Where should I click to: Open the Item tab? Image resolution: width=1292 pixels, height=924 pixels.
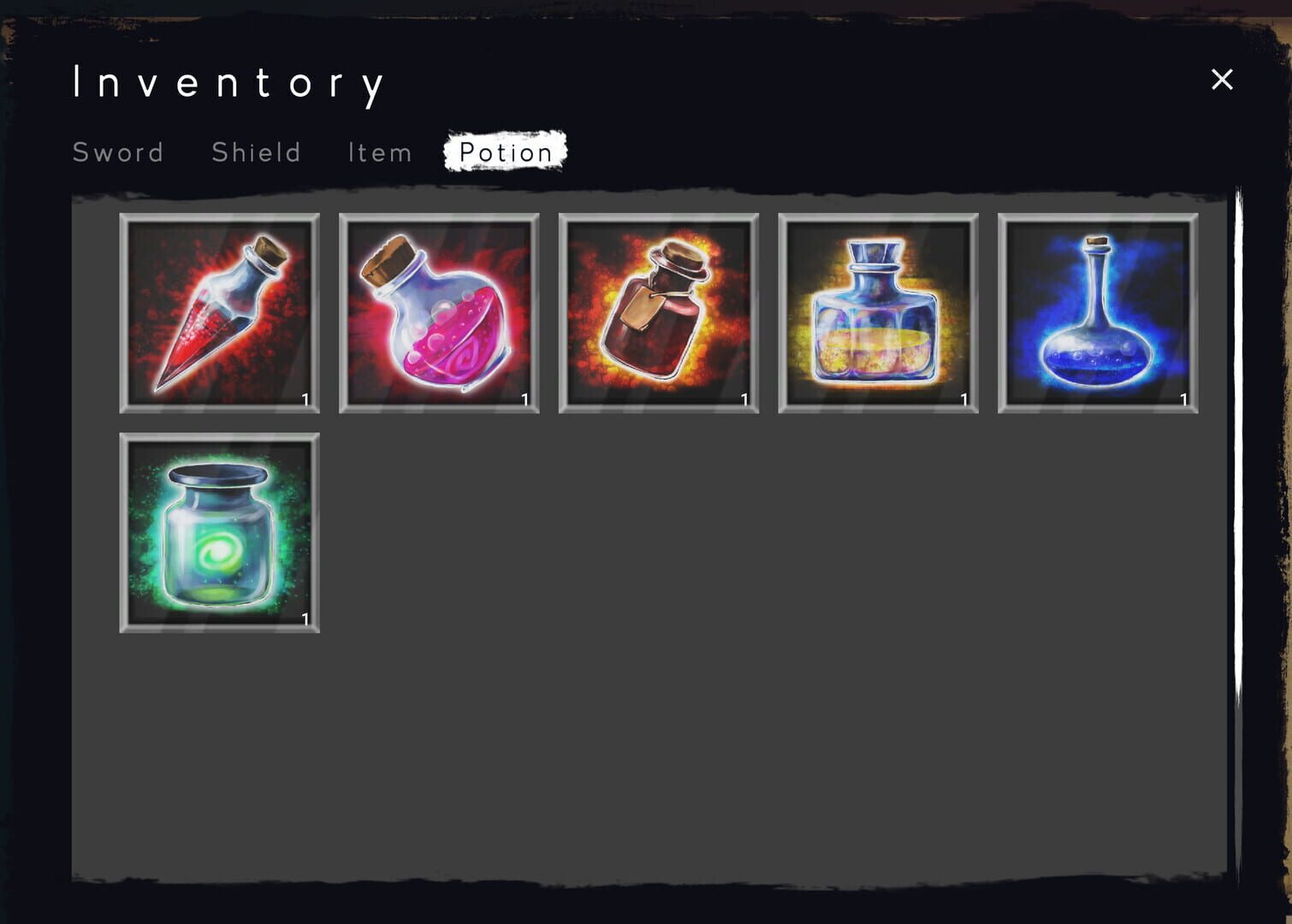(379, 152)
